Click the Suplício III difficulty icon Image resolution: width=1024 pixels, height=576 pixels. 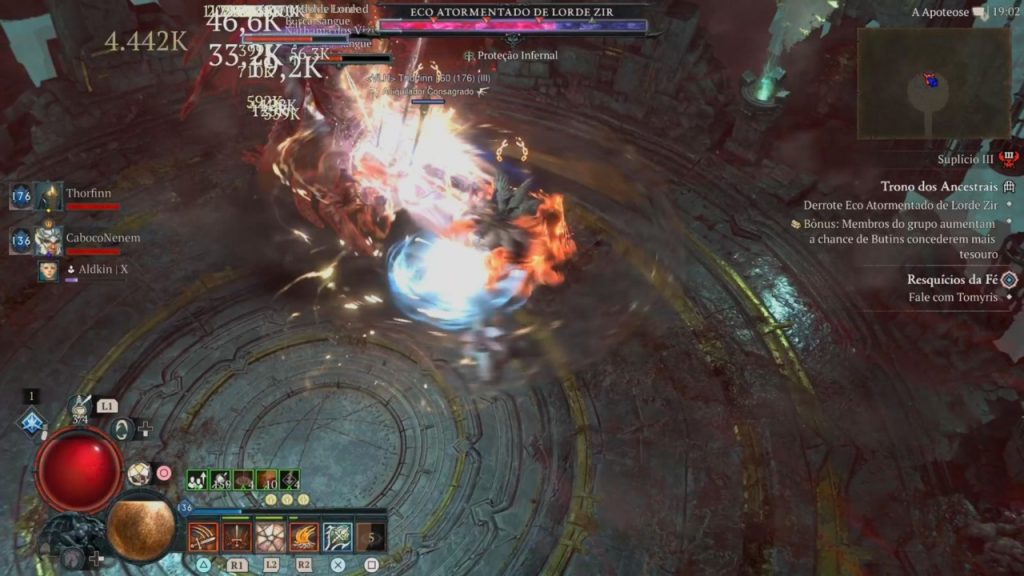[x=1009, y=158]
